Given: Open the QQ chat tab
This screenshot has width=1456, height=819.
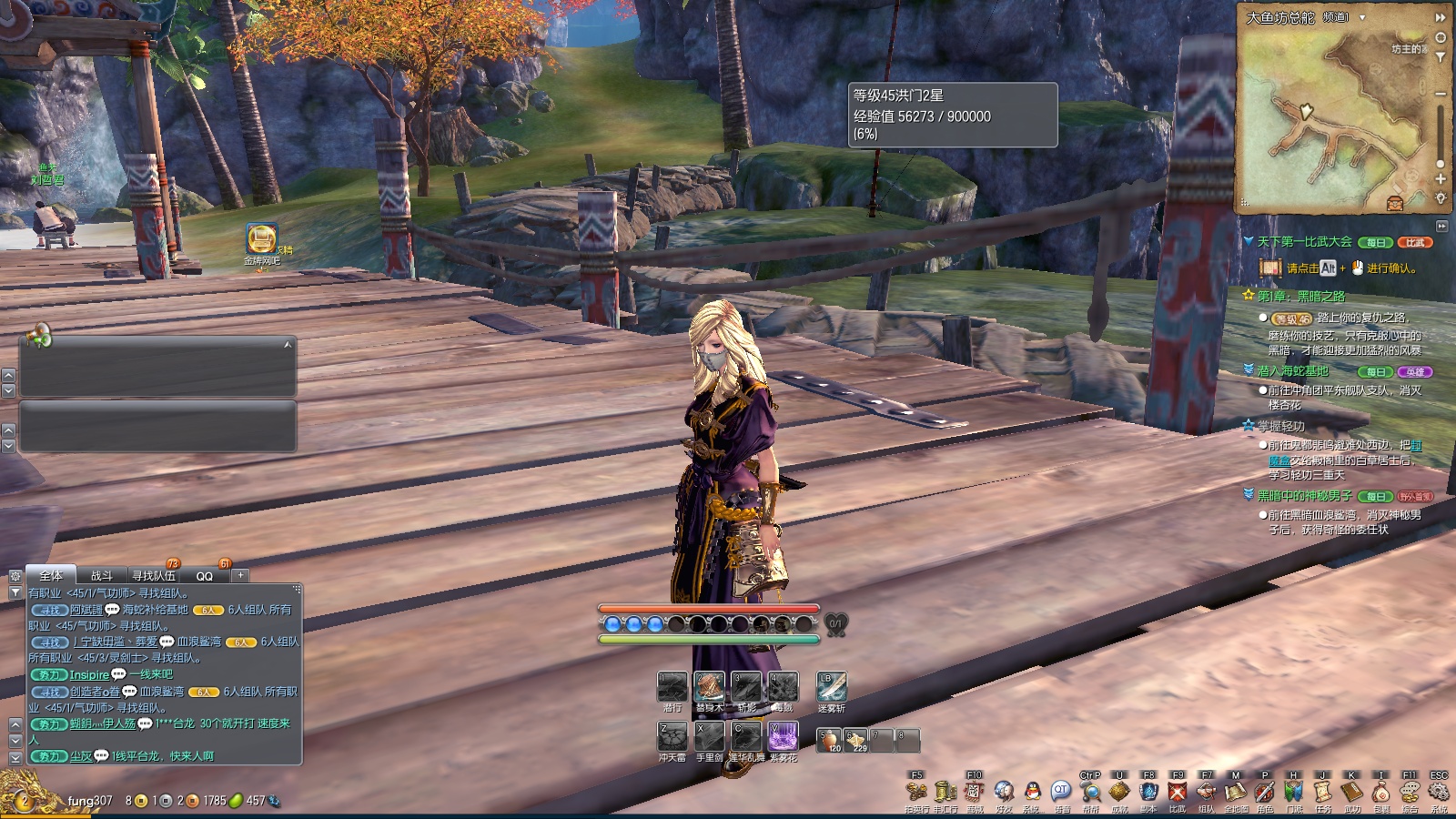Looking at the screenshot, I should [205, 576].
